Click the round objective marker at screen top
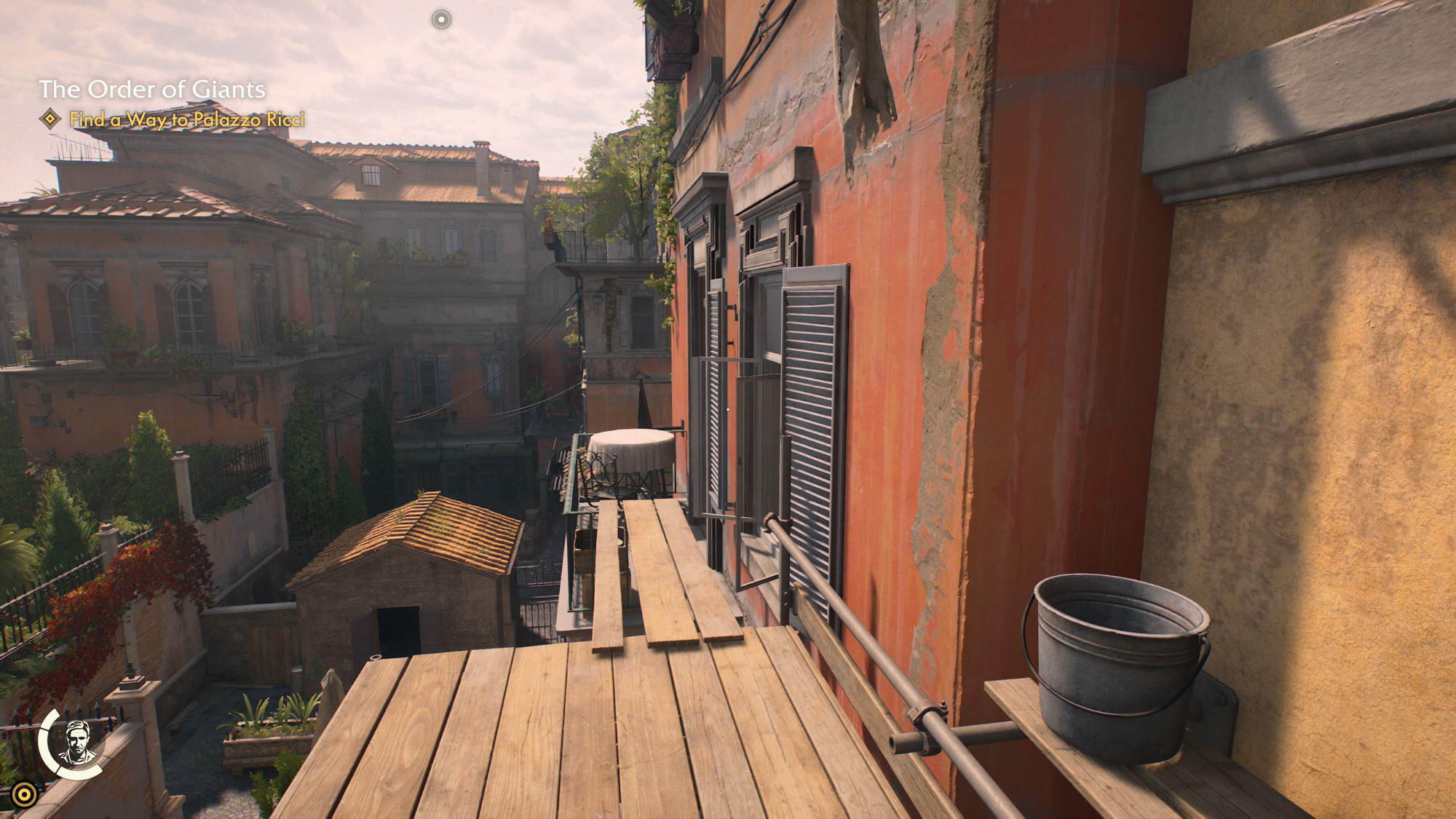The image size is (1456, 819). (x=441, y=20)
